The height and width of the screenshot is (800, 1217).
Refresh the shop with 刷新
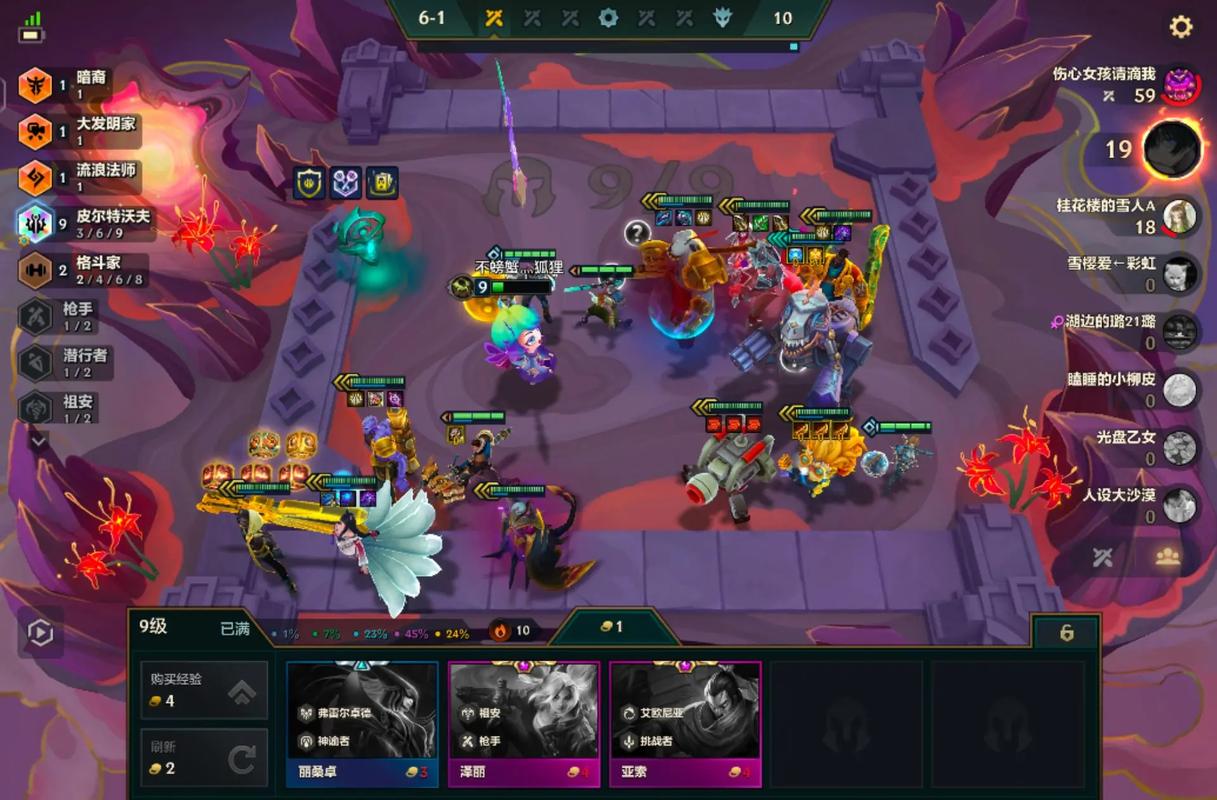[x=204, y=758]
